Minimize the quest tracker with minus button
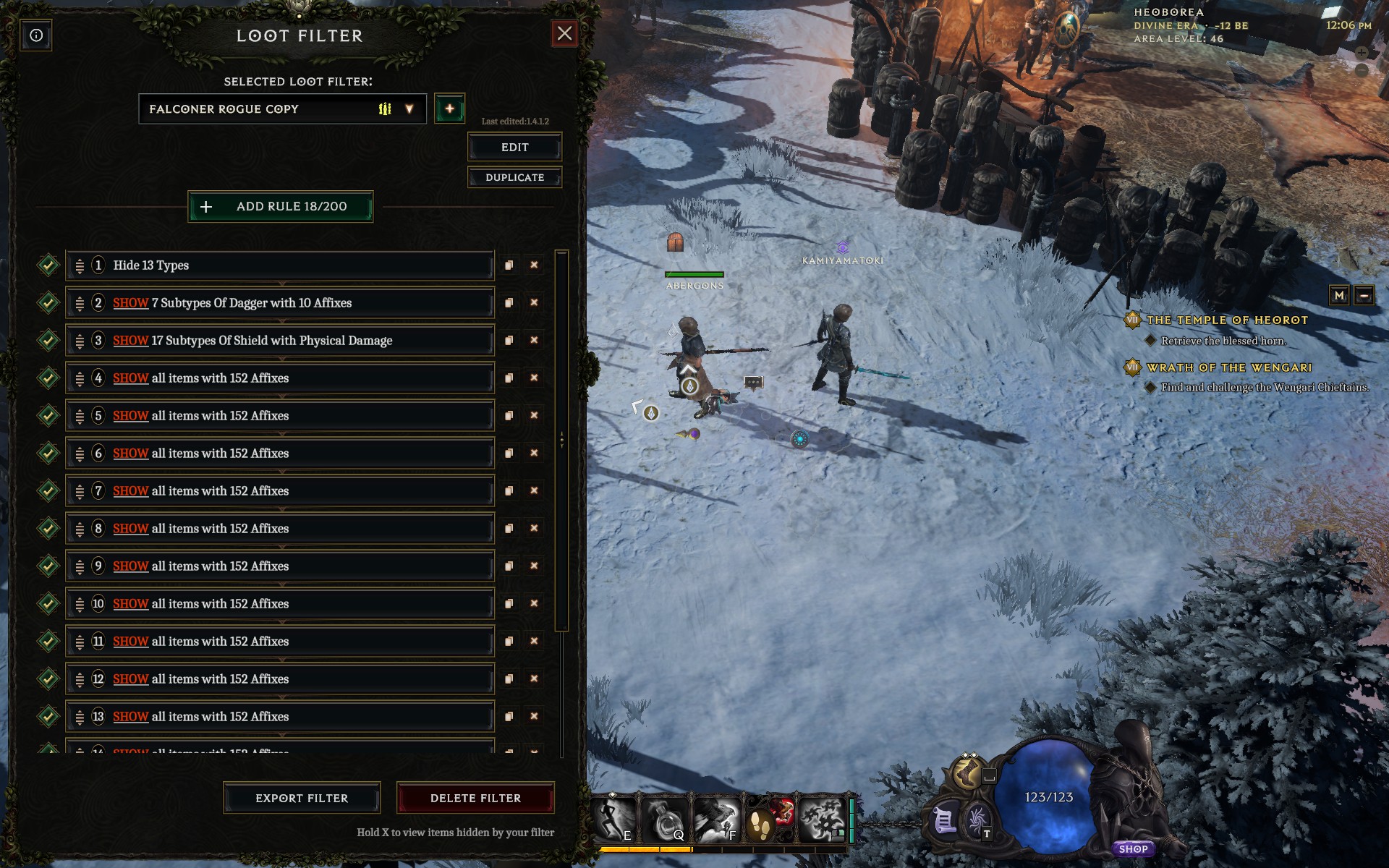Image resolution: width=1389 pixels, height=868 pixels. click(1364, 295)
